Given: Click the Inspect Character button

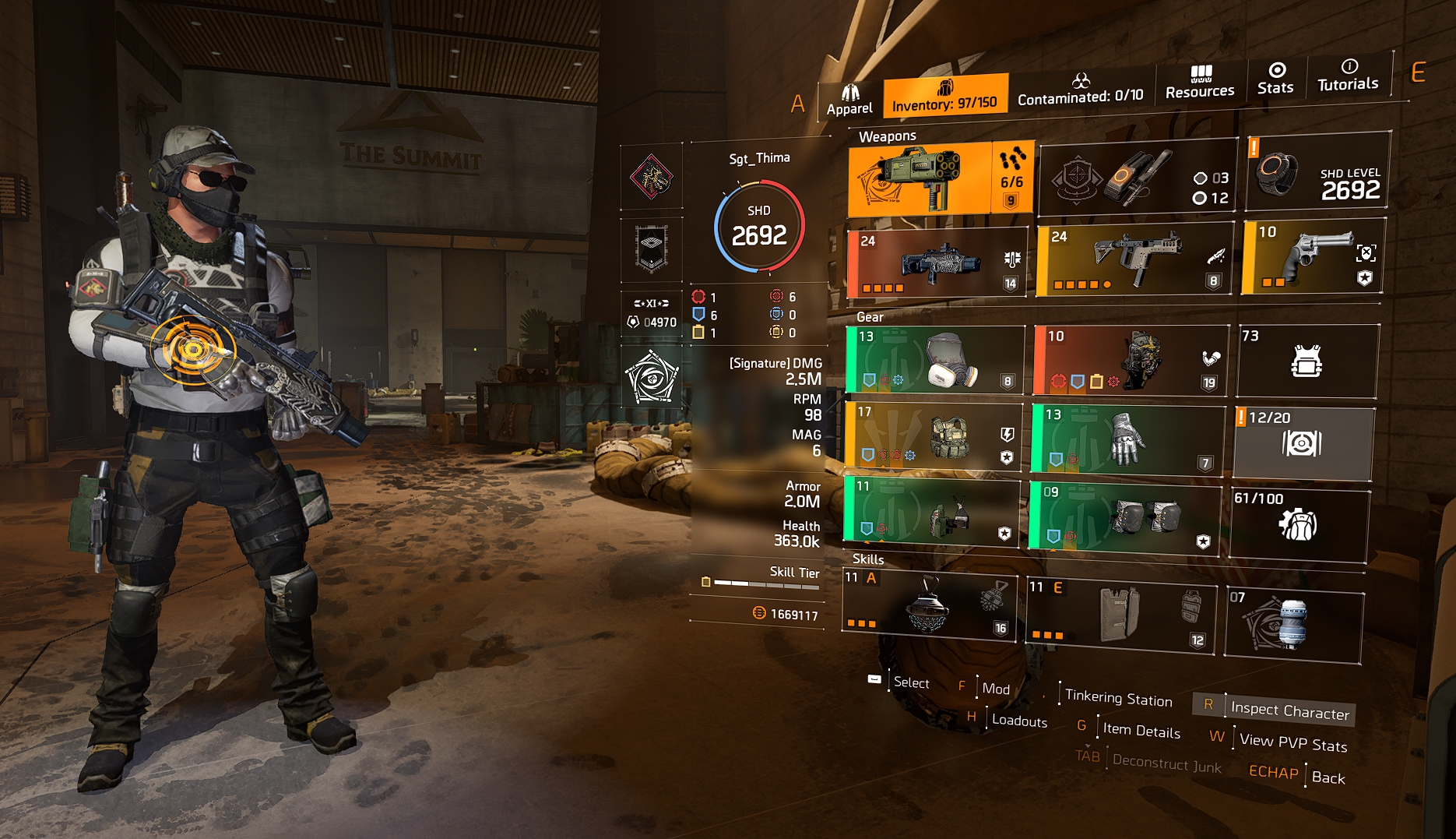Looking at the screenshot, I should (x=1289, y=710).
